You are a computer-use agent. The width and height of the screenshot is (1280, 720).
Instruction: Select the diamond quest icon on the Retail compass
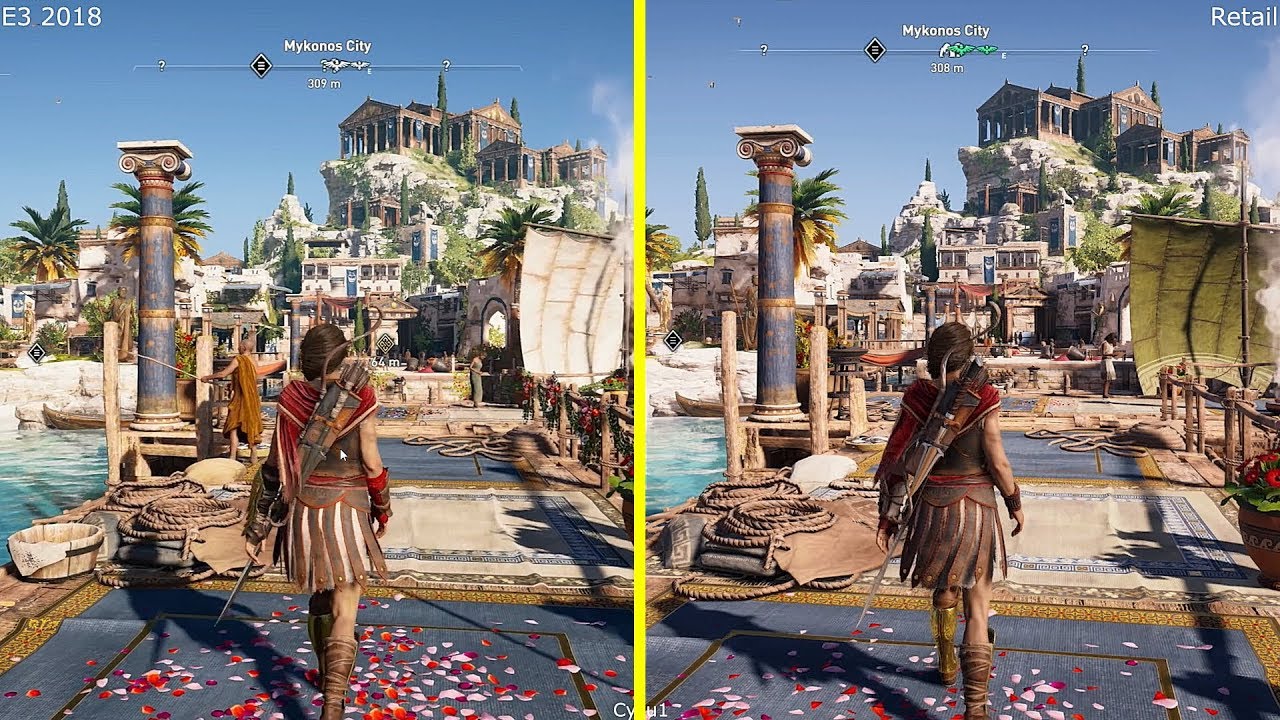[x=875, y=51]
